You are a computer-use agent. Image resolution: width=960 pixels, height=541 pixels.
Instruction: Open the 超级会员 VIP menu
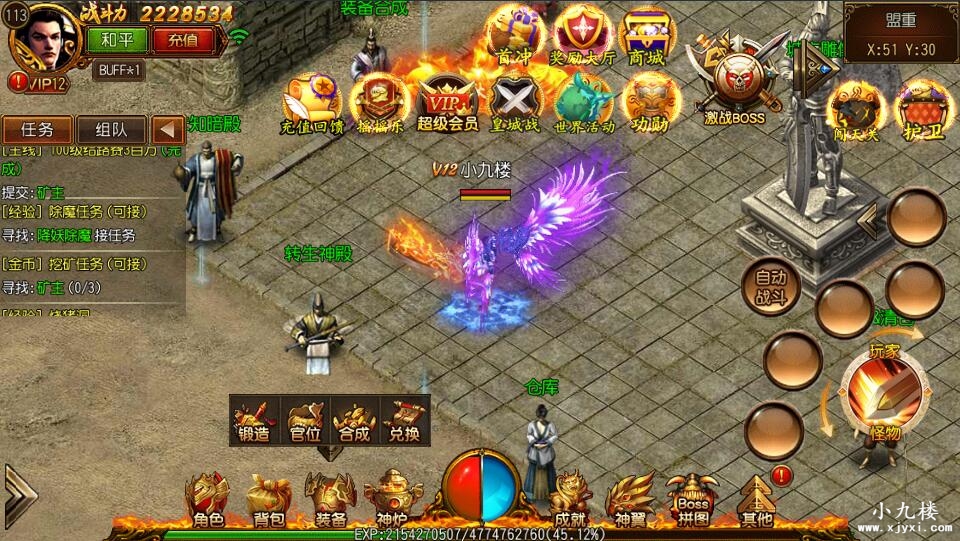click(x=447, y=104)
